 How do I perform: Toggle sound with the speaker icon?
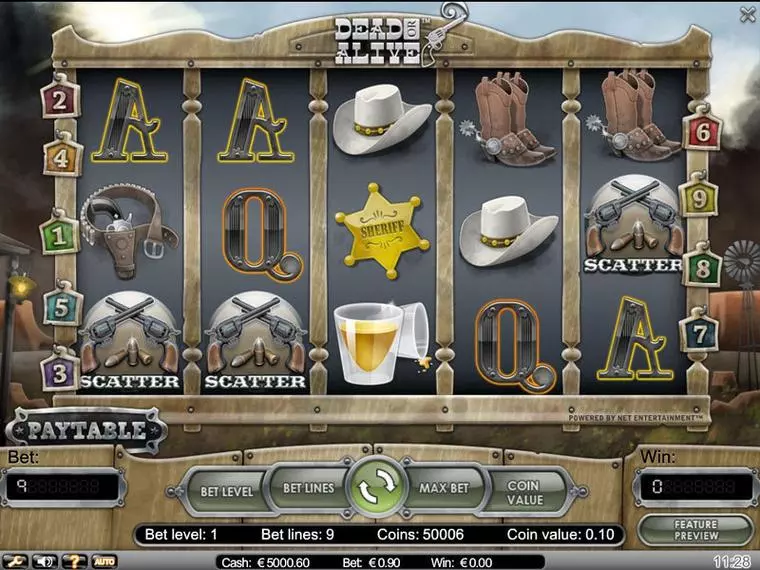point(44,562)
